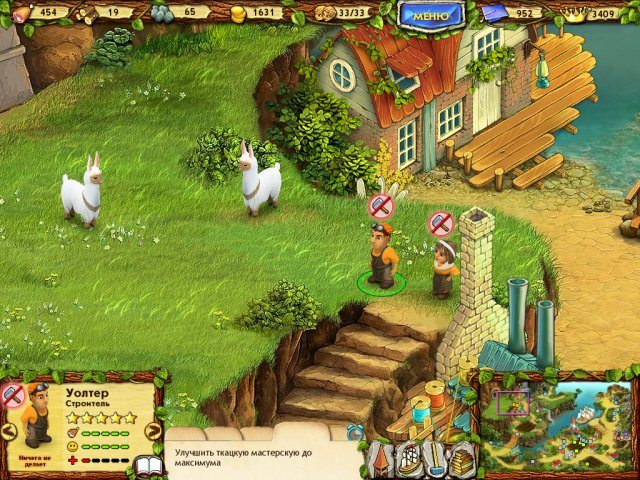Select the sailing ship icon
The width and height of the screenshot is (640, 480).
tap(409, 459)
